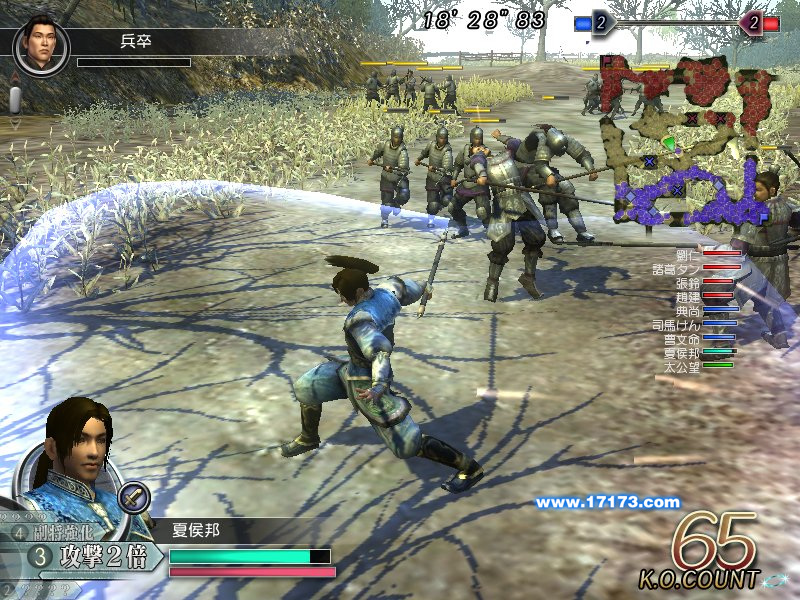Pick 太公望 in the officer list
Viewport: 800px width, 600px height.
coord(683,366)
